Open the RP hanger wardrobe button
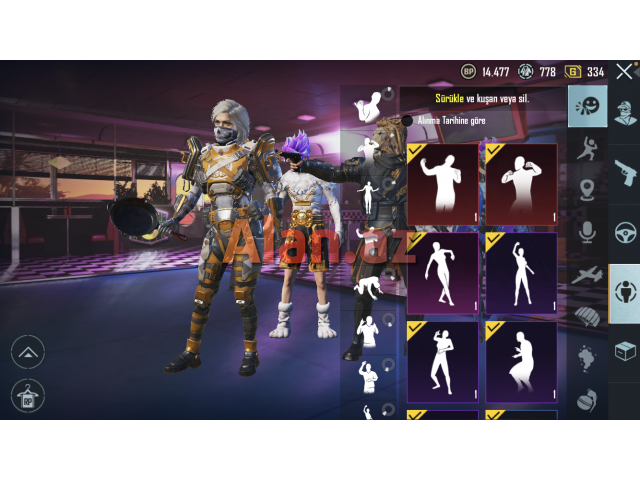 (x=27, y=396)
